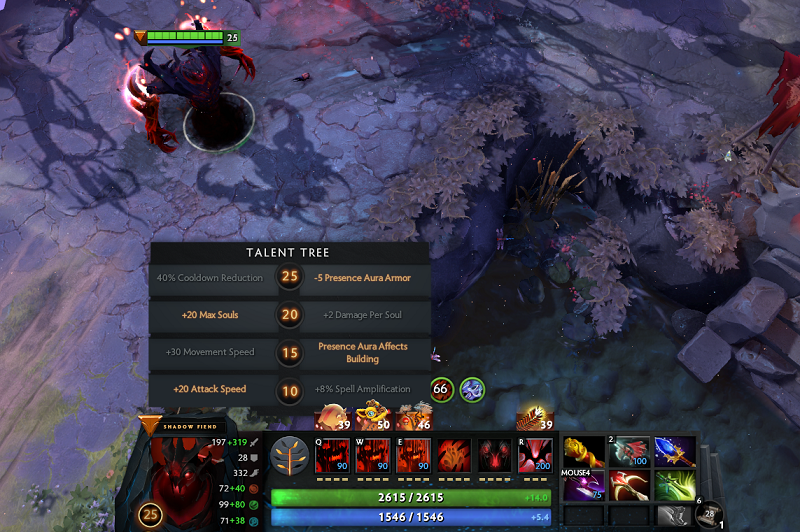The width and height of the screenshot is (800, 532).
Task: Choose the +30 Movement Speed talent
Action: tap(210, 352)
